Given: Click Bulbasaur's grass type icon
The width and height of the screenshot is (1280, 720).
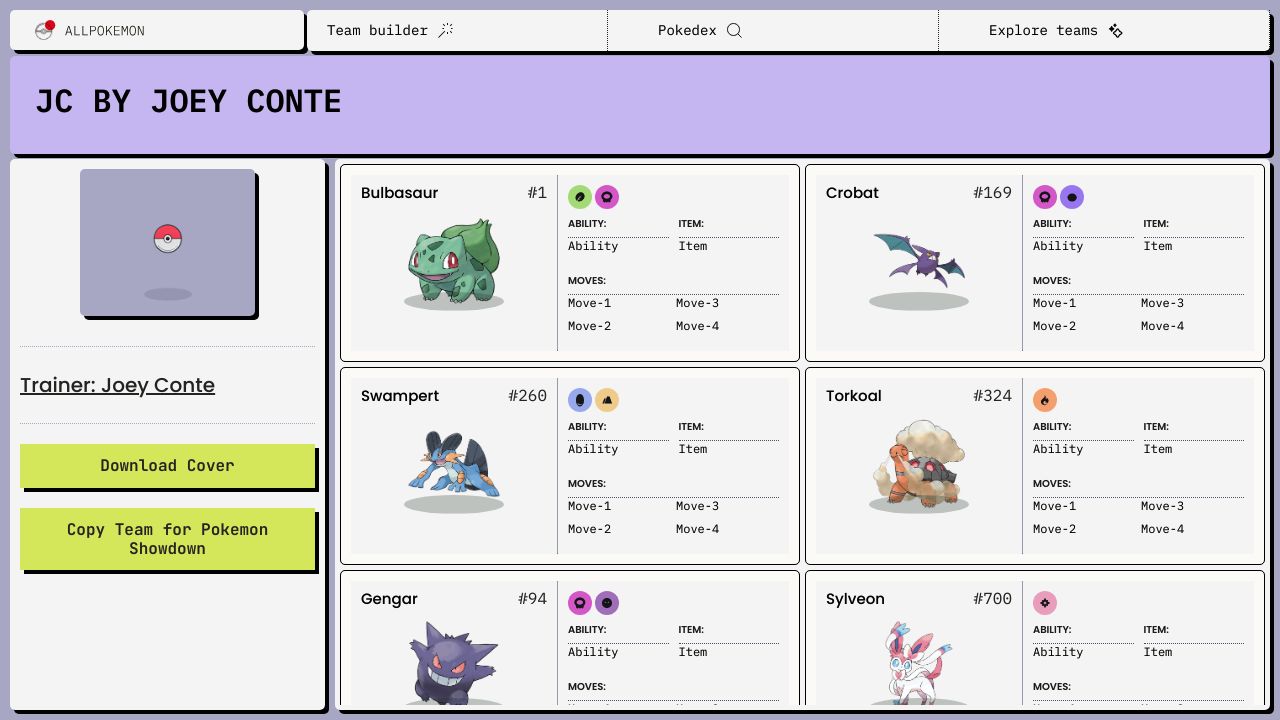Looking at the screenshot, I should pyautogui.click(x=580, y=197).
